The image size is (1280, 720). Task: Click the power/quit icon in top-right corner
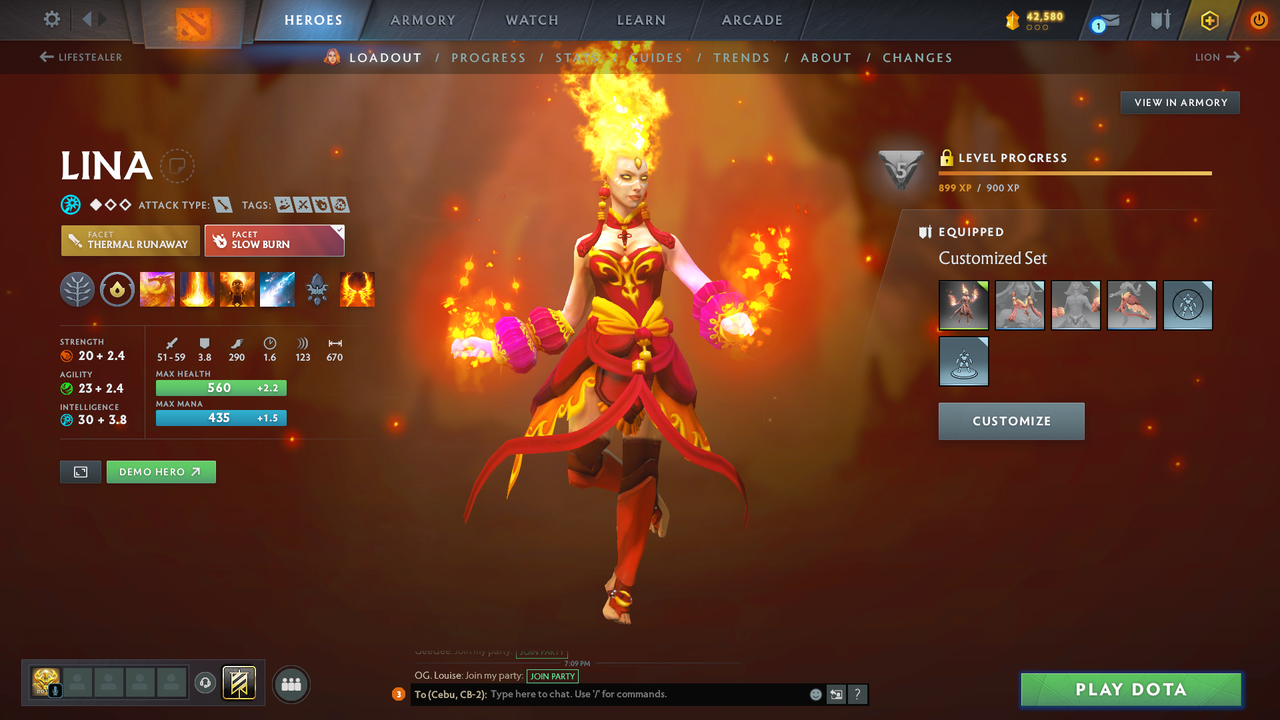[1258, 19]
